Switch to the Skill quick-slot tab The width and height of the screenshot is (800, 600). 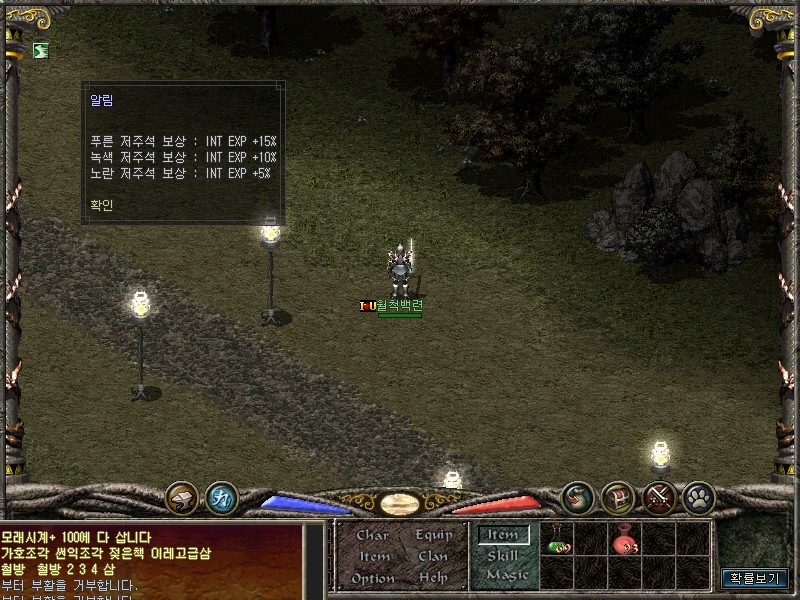click(x=503, y=555)
